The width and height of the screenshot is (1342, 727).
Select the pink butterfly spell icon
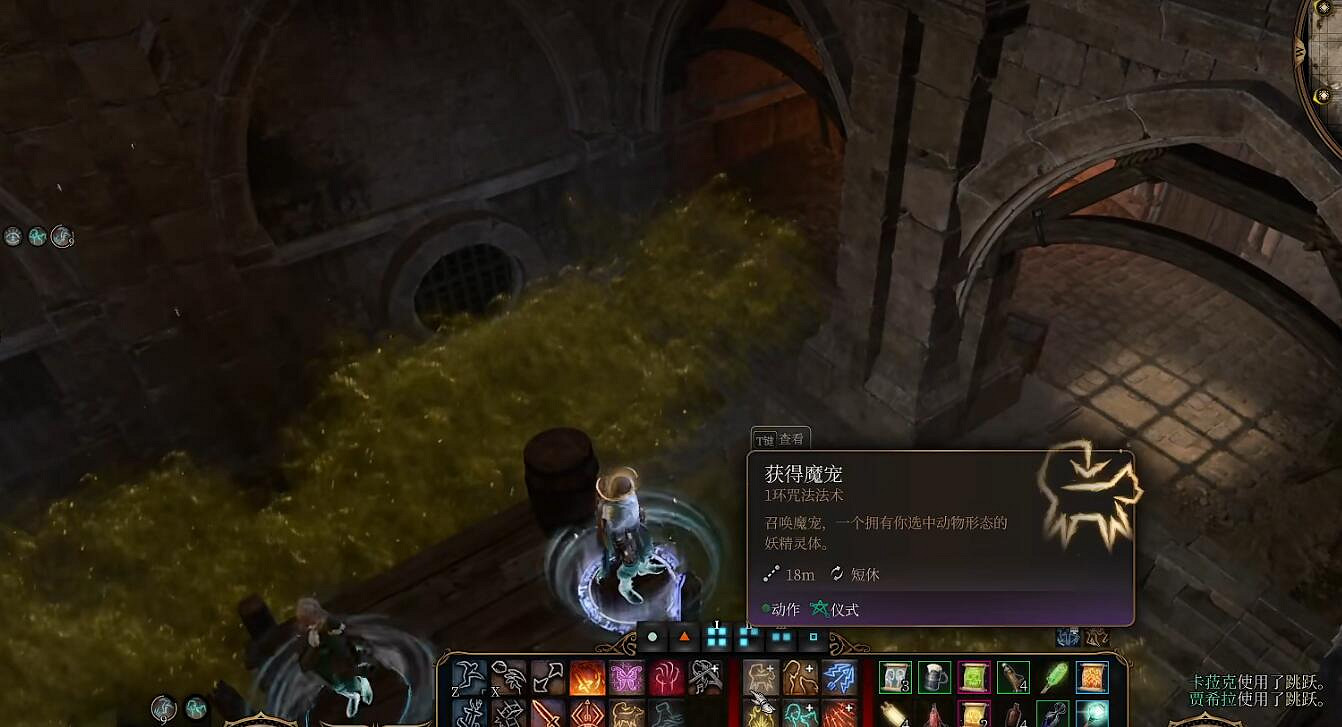(x=625, y=676)
